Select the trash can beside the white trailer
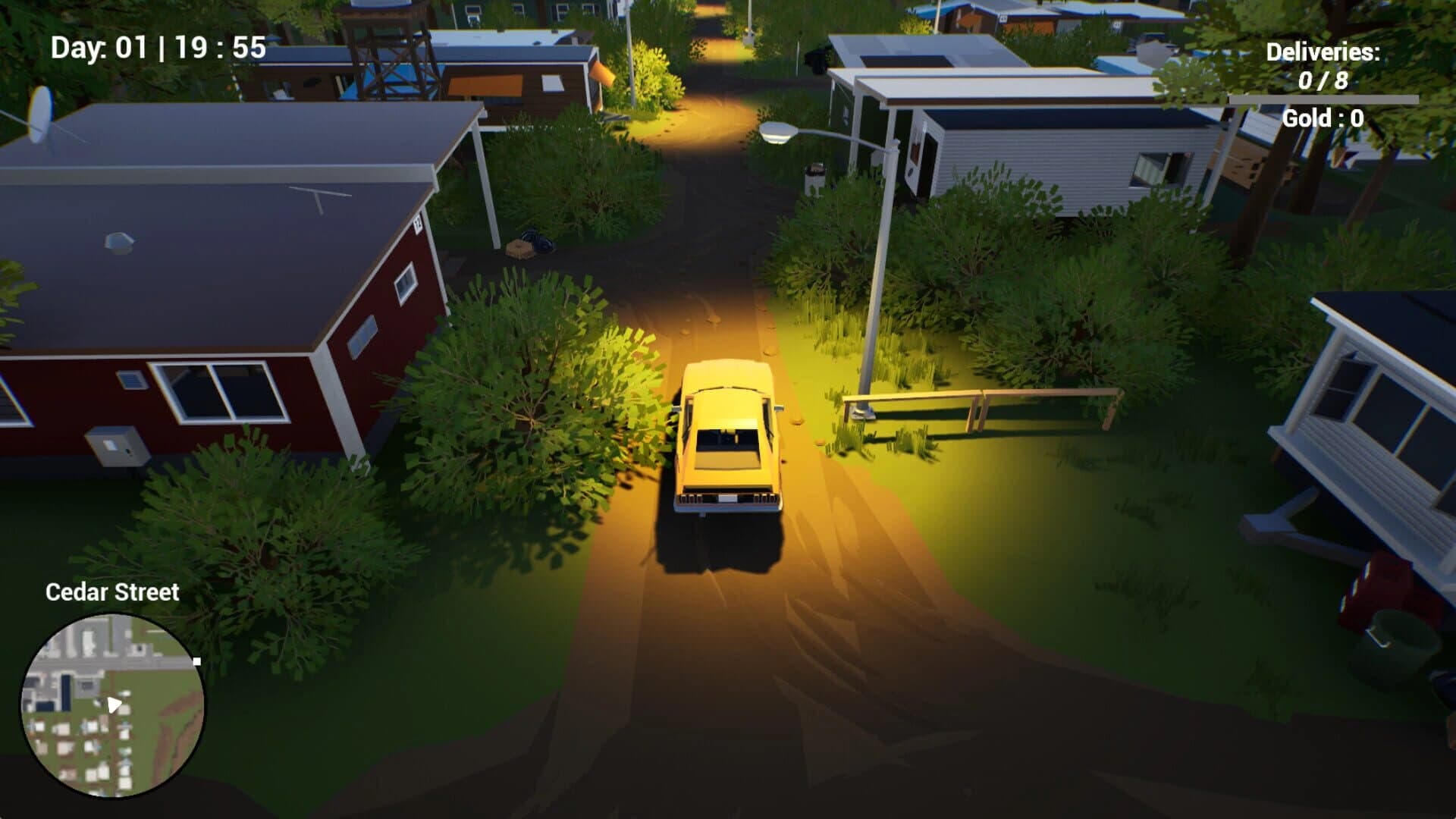This screenshot has width=1456, height=819. pos(814,176)
